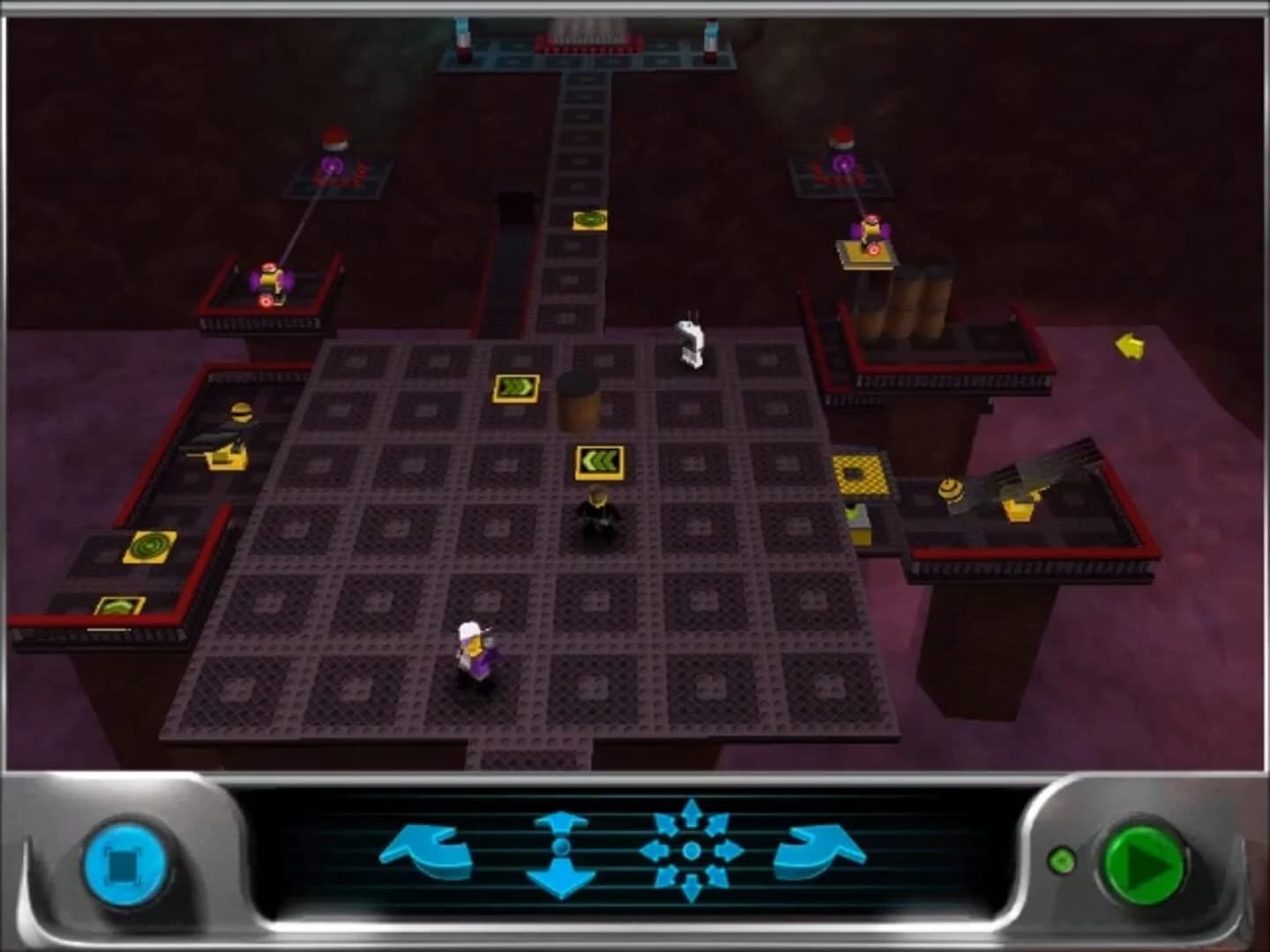Click the small yellow arrow pickup floating right

tap(1132, 346)
